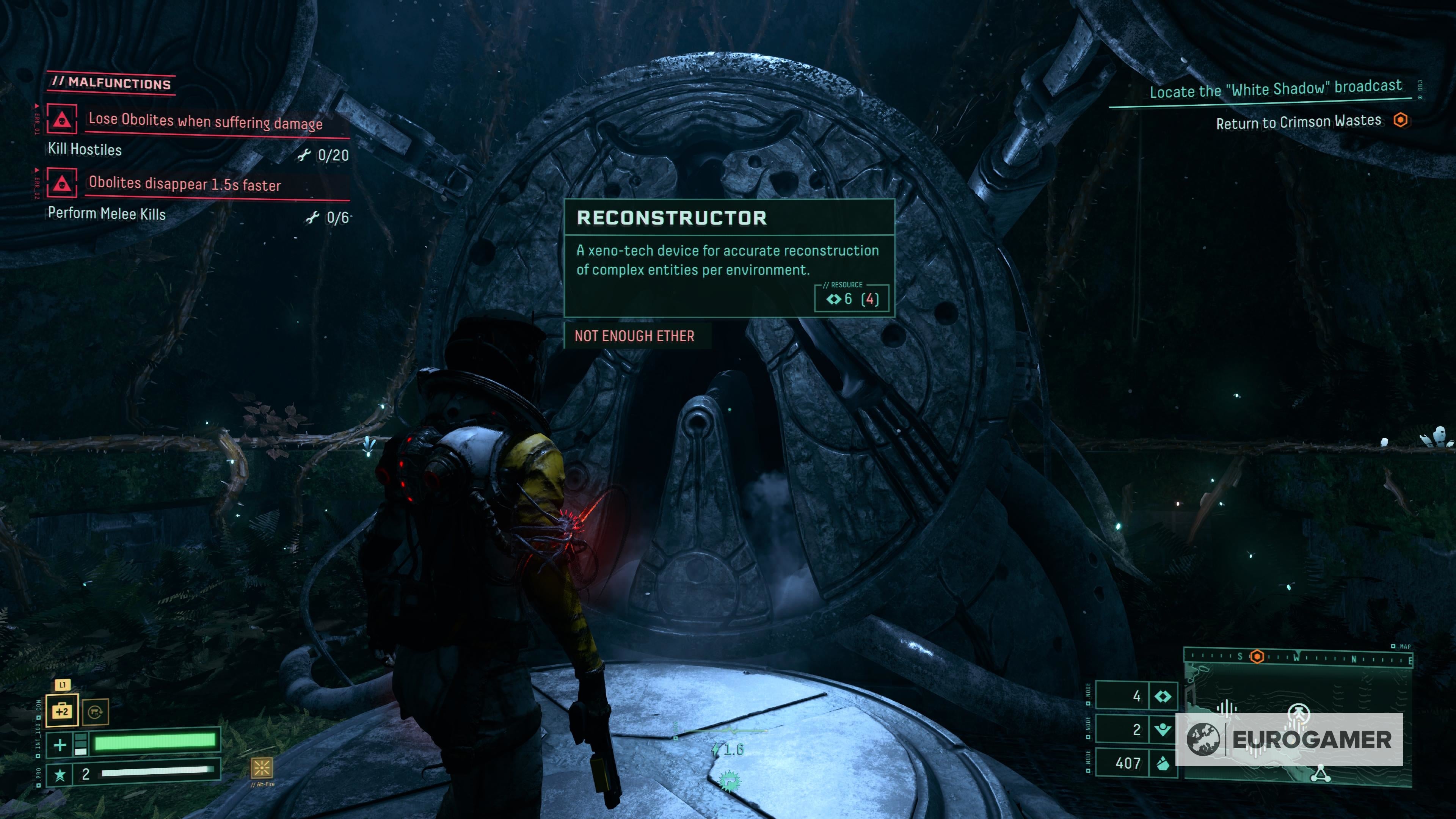Click the Reconstructor ether resource cost box
The width and height of the screenshot is (1456, 819).
click(852, 298)
